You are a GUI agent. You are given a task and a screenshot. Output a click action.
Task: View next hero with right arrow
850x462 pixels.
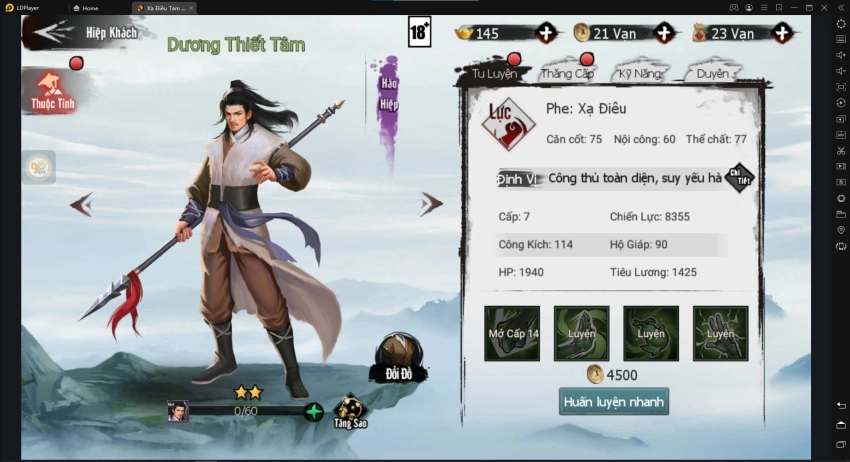431,205
